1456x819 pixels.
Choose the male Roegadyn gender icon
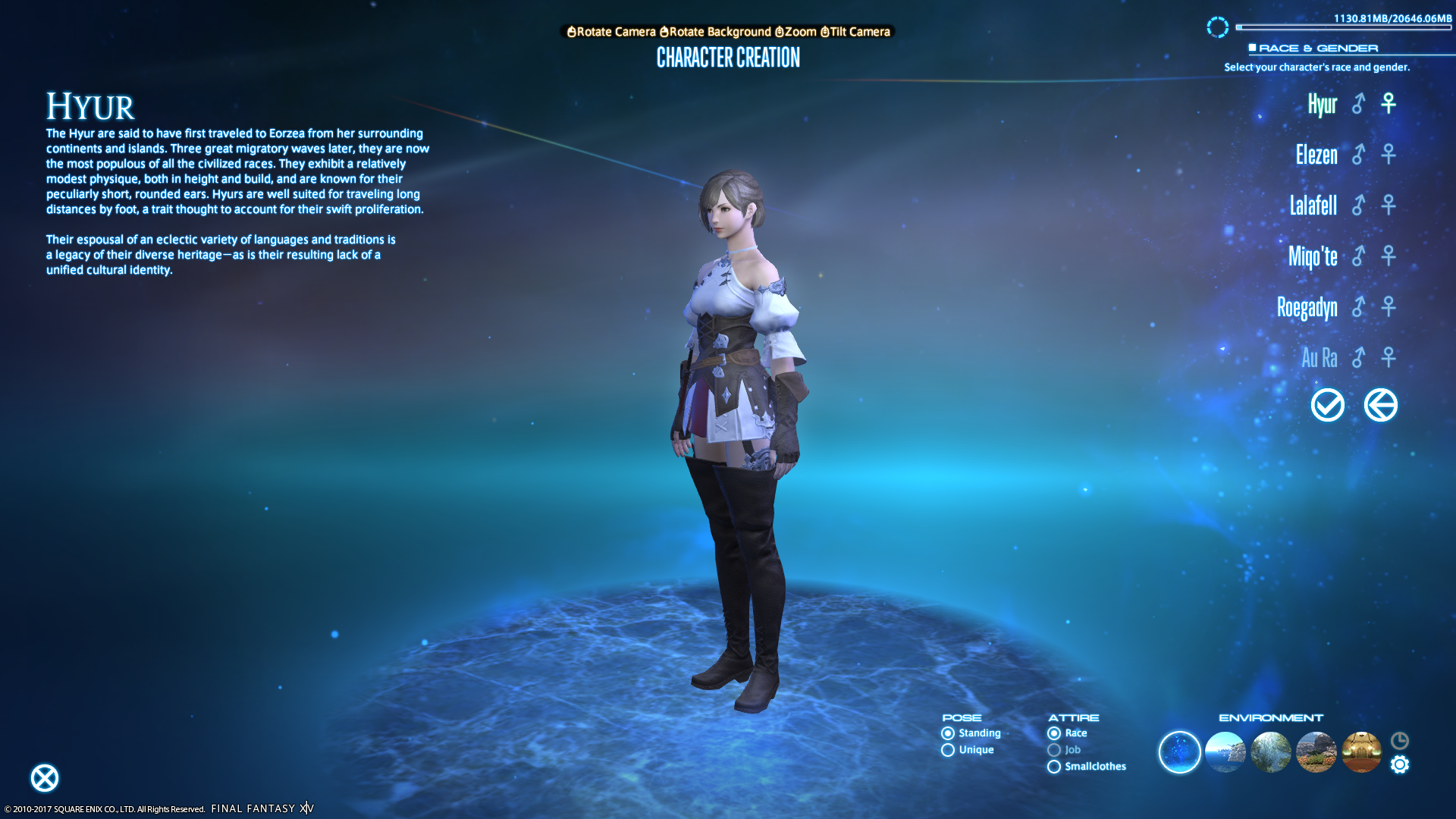click(x=1358, y=306)
